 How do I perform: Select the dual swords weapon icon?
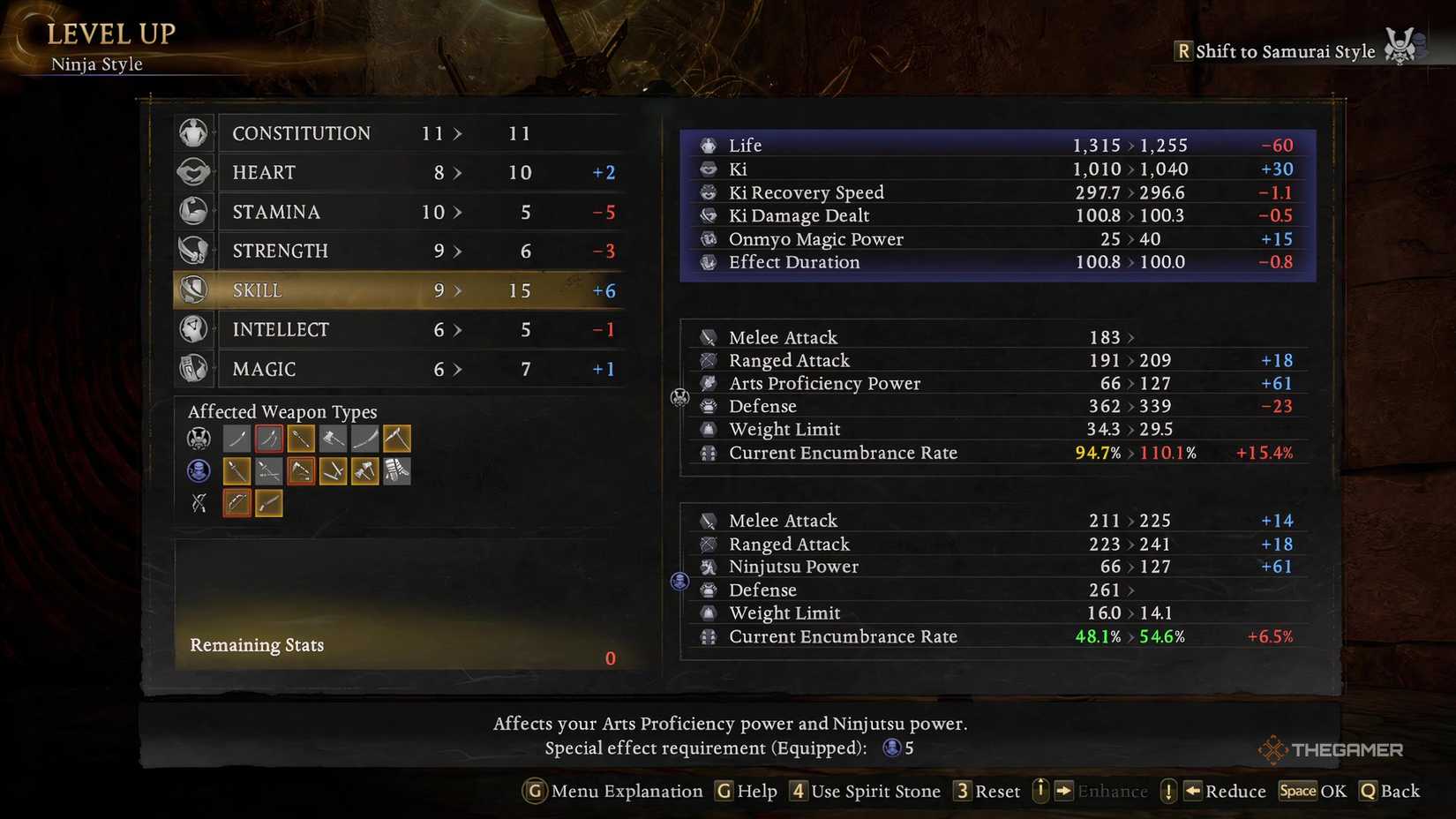click(268, 438)
